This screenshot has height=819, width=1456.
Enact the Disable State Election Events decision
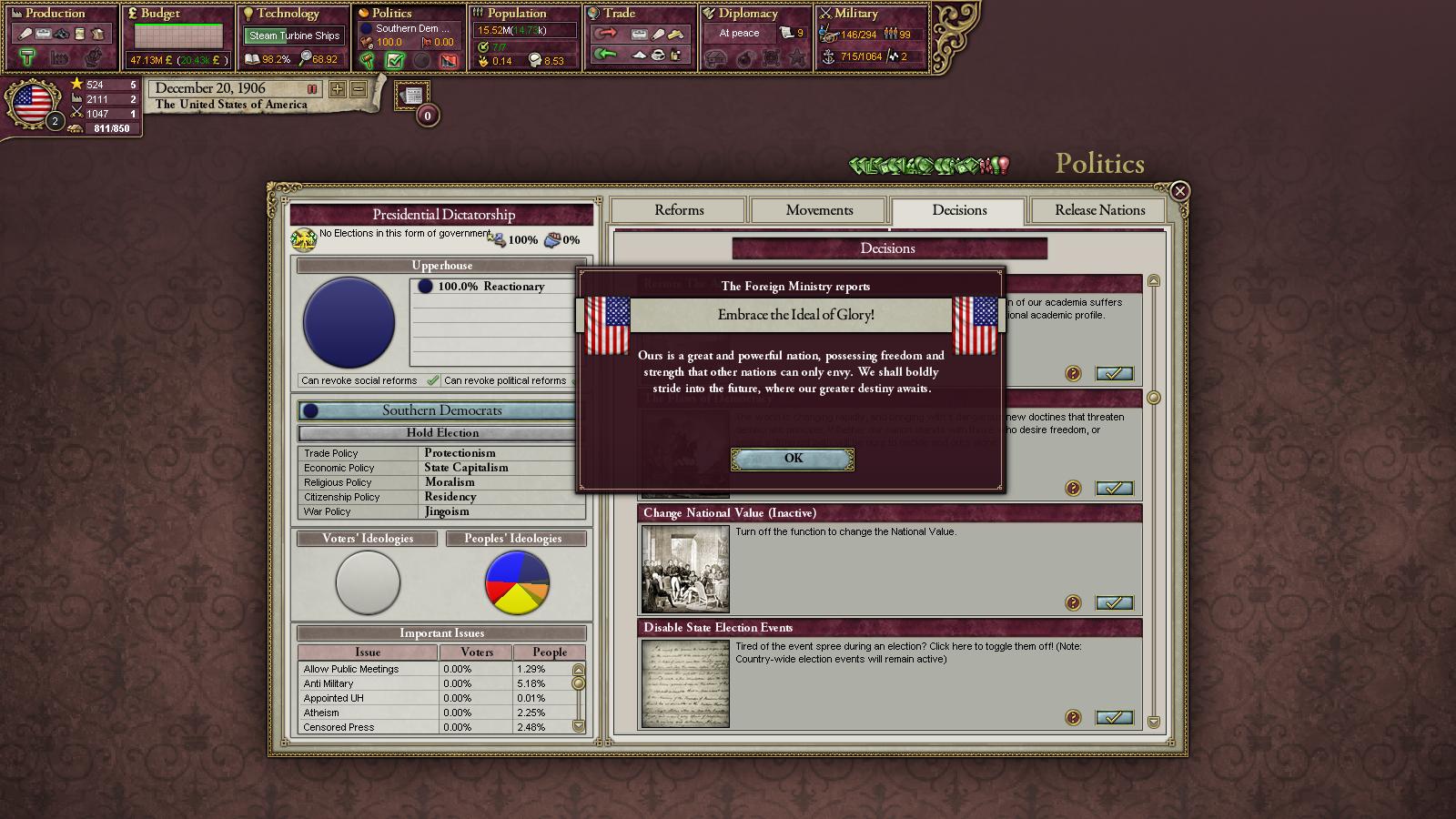point(1114,718)
